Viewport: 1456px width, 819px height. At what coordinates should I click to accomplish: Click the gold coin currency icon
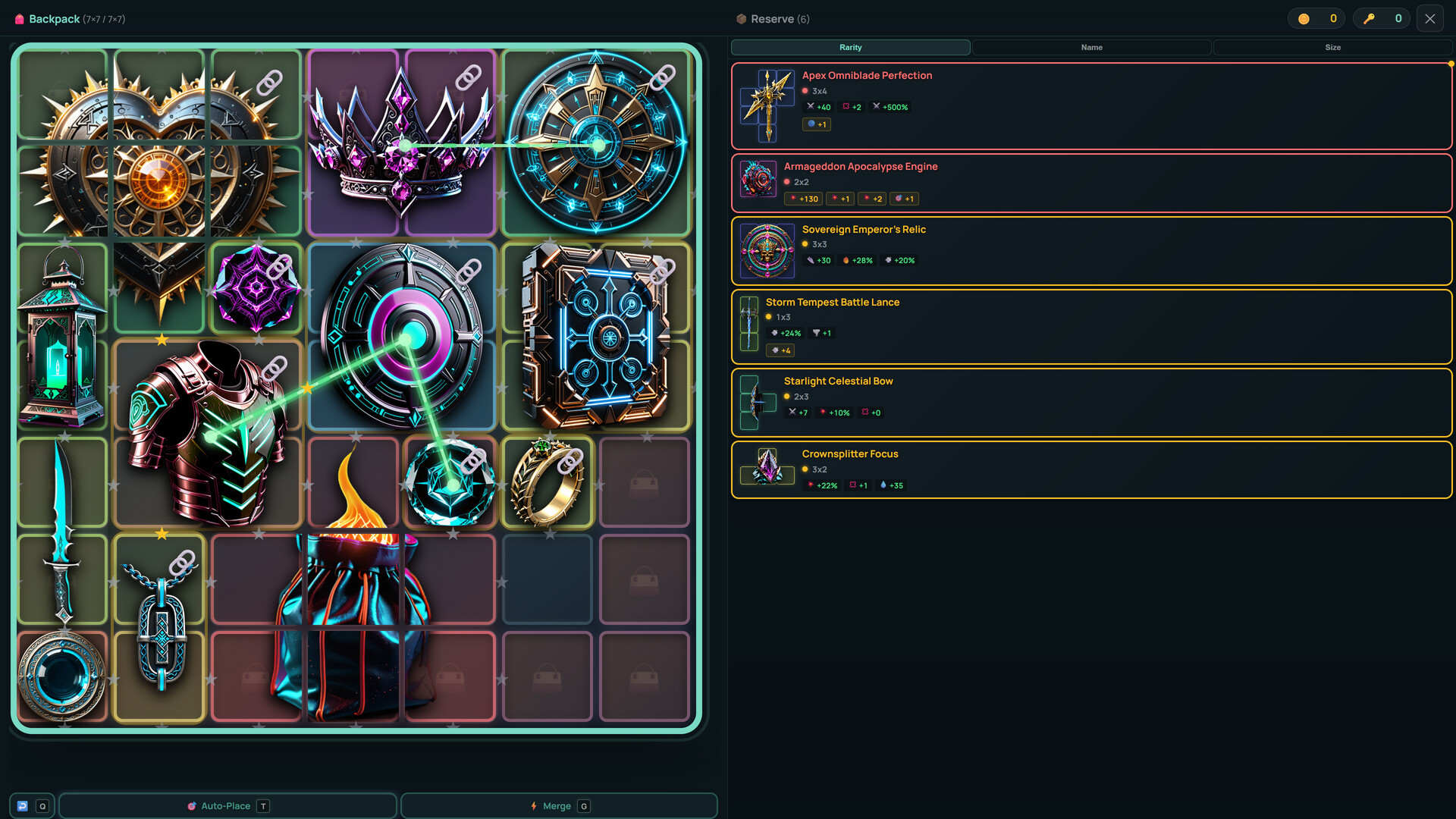1303,17
